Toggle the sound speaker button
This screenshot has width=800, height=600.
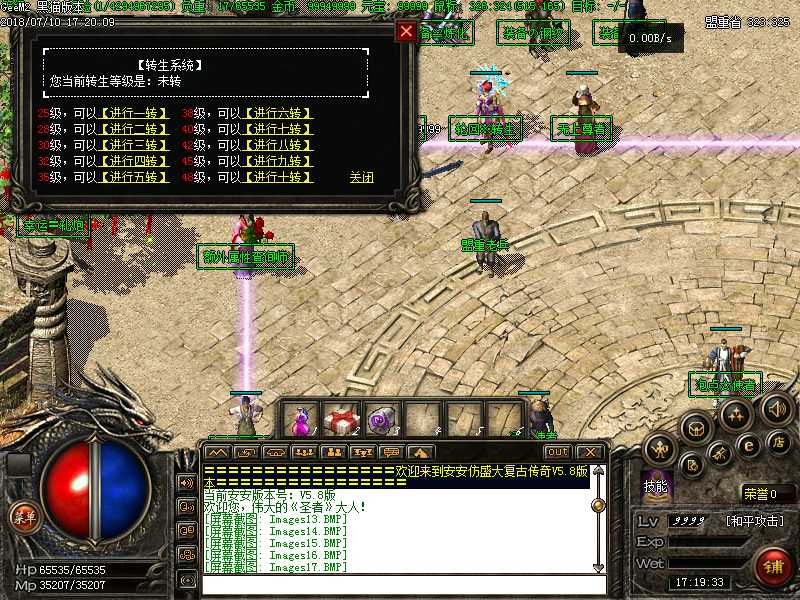coord(777,407)
